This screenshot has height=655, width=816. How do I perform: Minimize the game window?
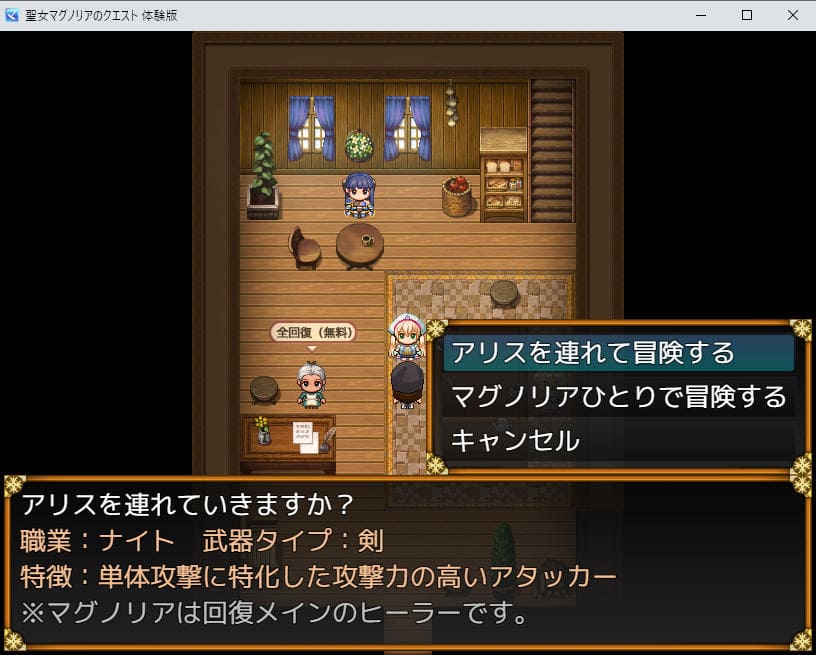[x=699, y=15]
